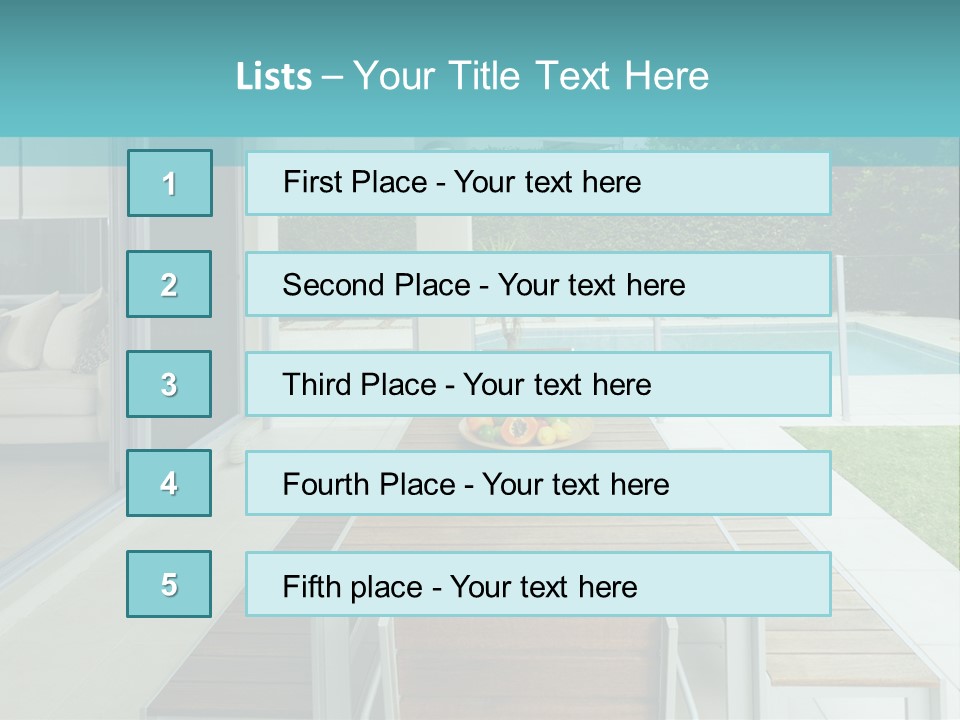Pick the Third Place text row
This screenshot has width=960, height=720.
538,384
